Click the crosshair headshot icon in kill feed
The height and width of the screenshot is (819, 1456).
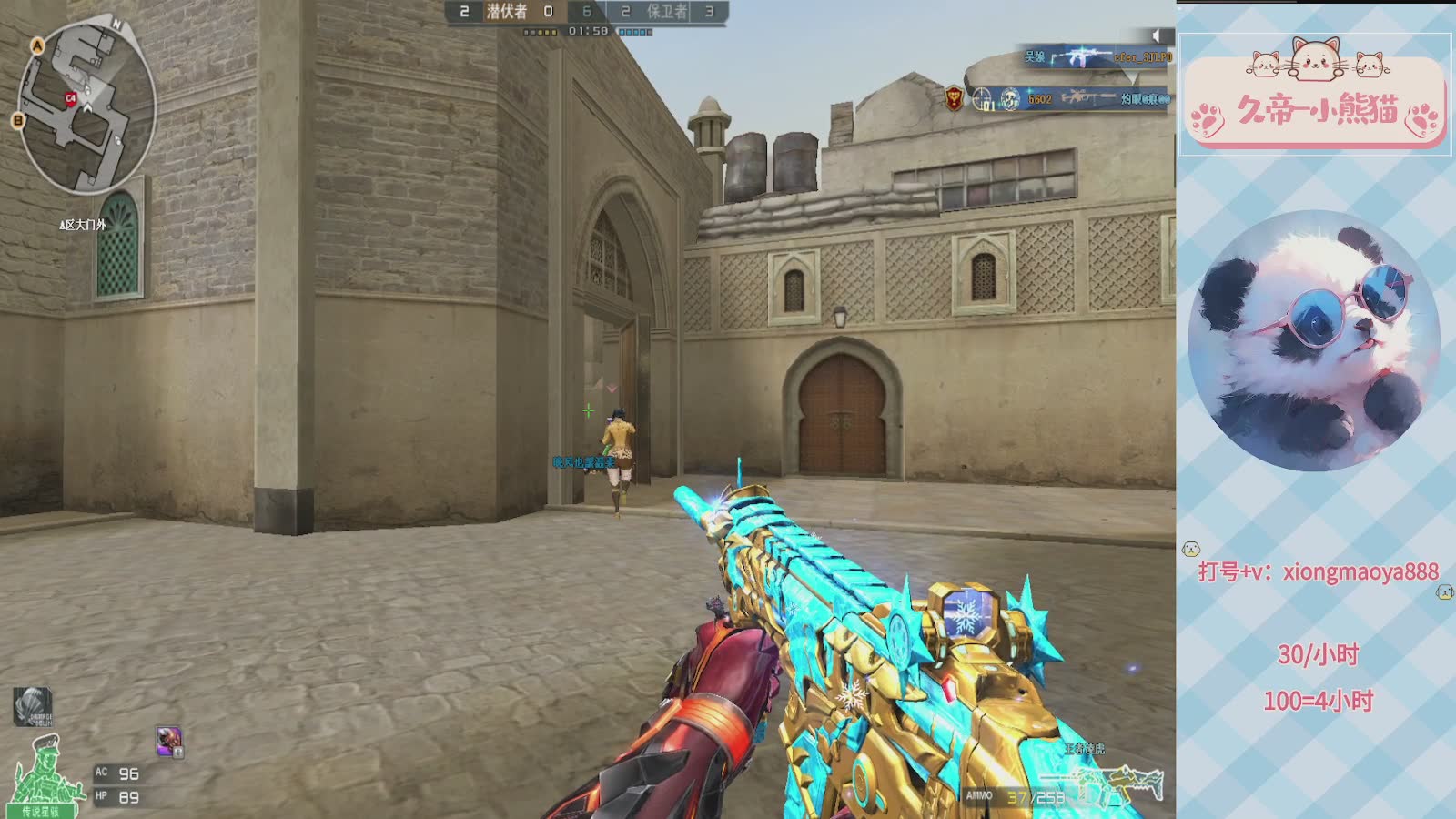pos(983,98)
